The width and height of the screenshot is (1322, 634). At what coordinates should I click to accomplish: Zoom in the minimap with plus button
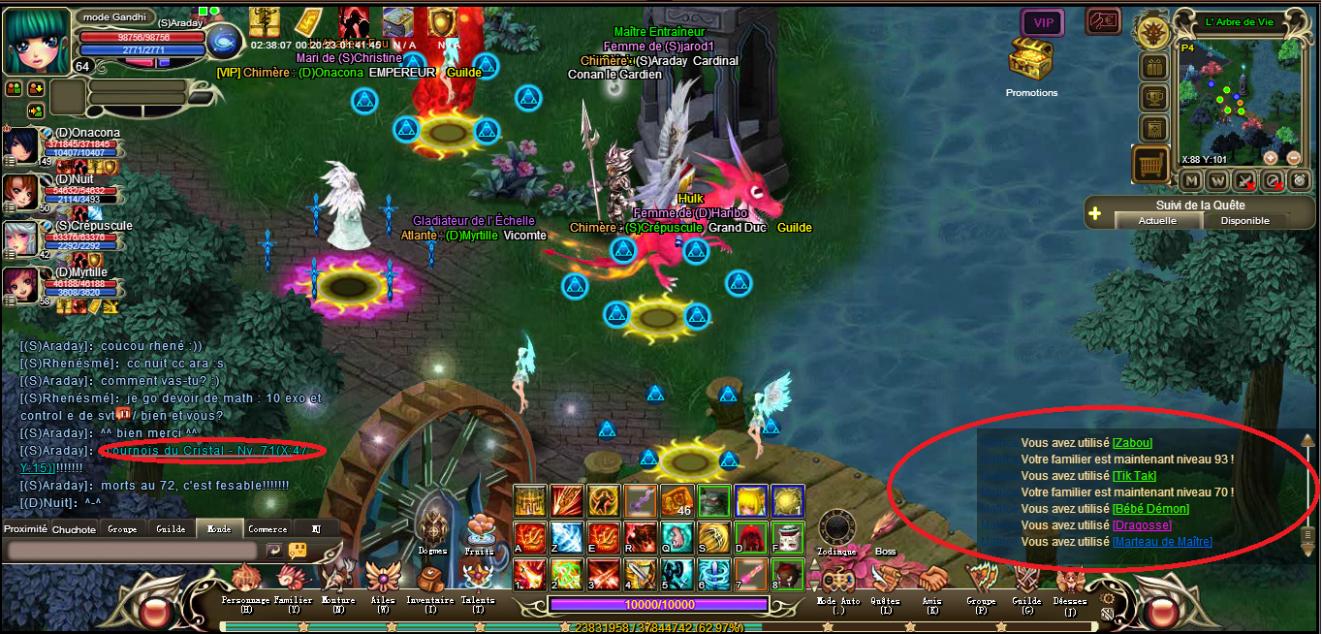[1270, 158]
